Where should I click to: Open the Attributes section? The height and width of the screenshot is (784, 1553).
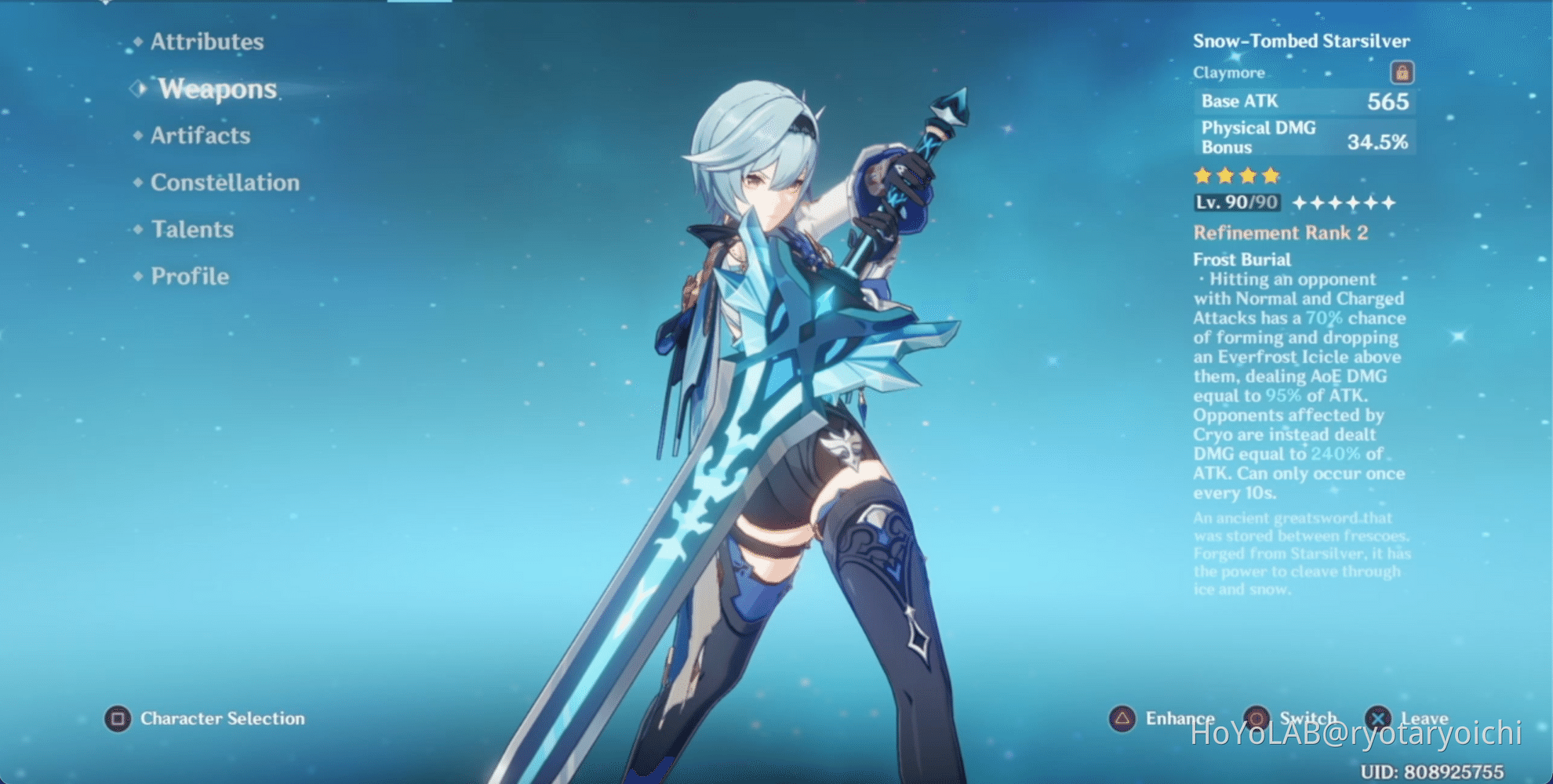point(207,41)
